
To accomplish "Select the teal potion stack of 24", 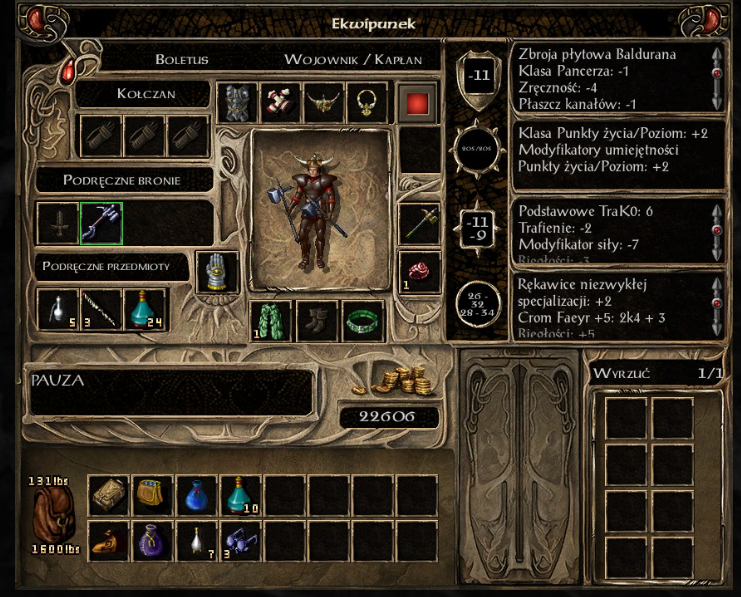I will click(x=145, y=309).
